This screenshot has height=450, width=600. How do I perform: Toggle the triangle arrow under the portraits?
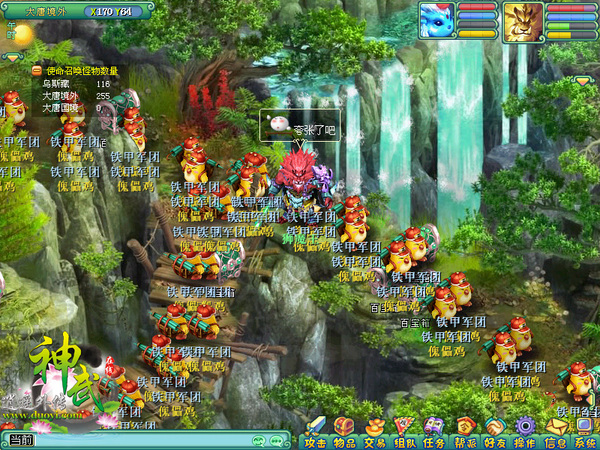pyautogui.click(x=582, y=80)
